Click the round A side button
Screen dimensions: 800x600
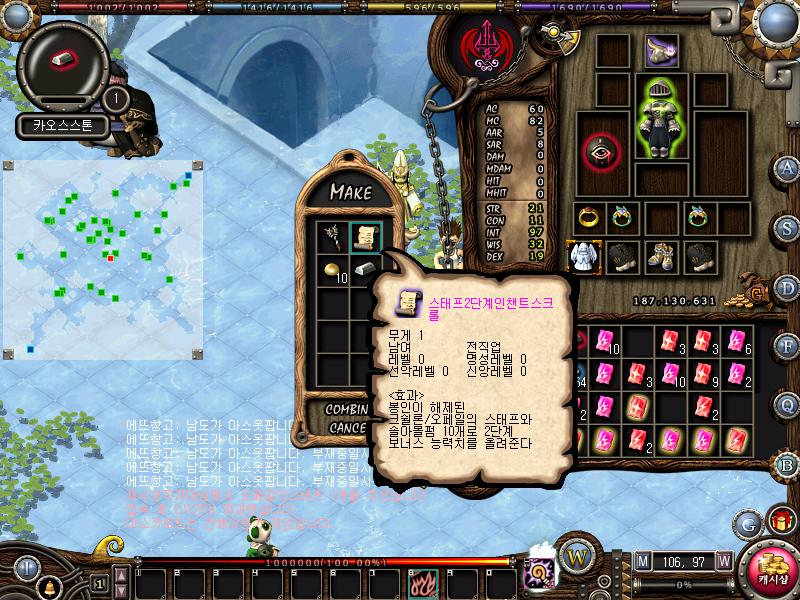[787, 167]
